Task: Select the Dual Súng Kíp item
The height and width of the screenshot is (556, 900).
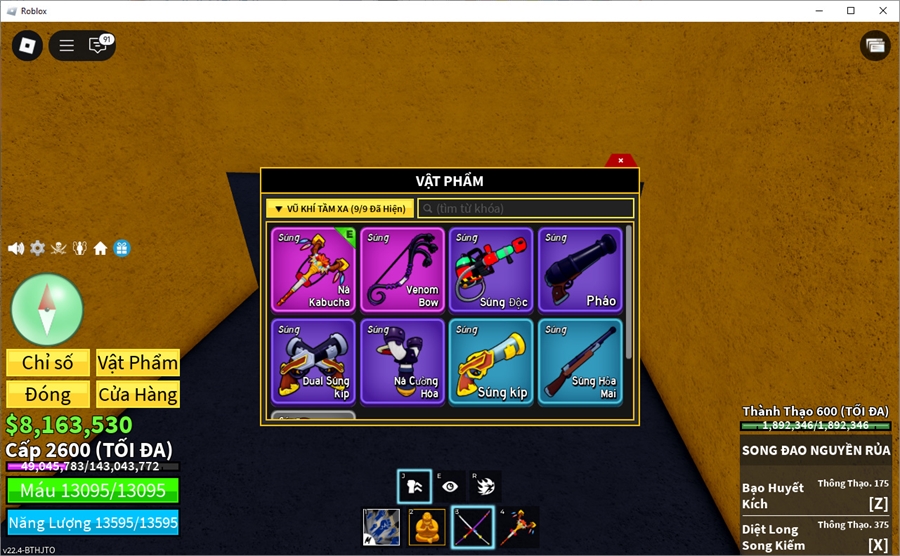Action: pos(313,360)
